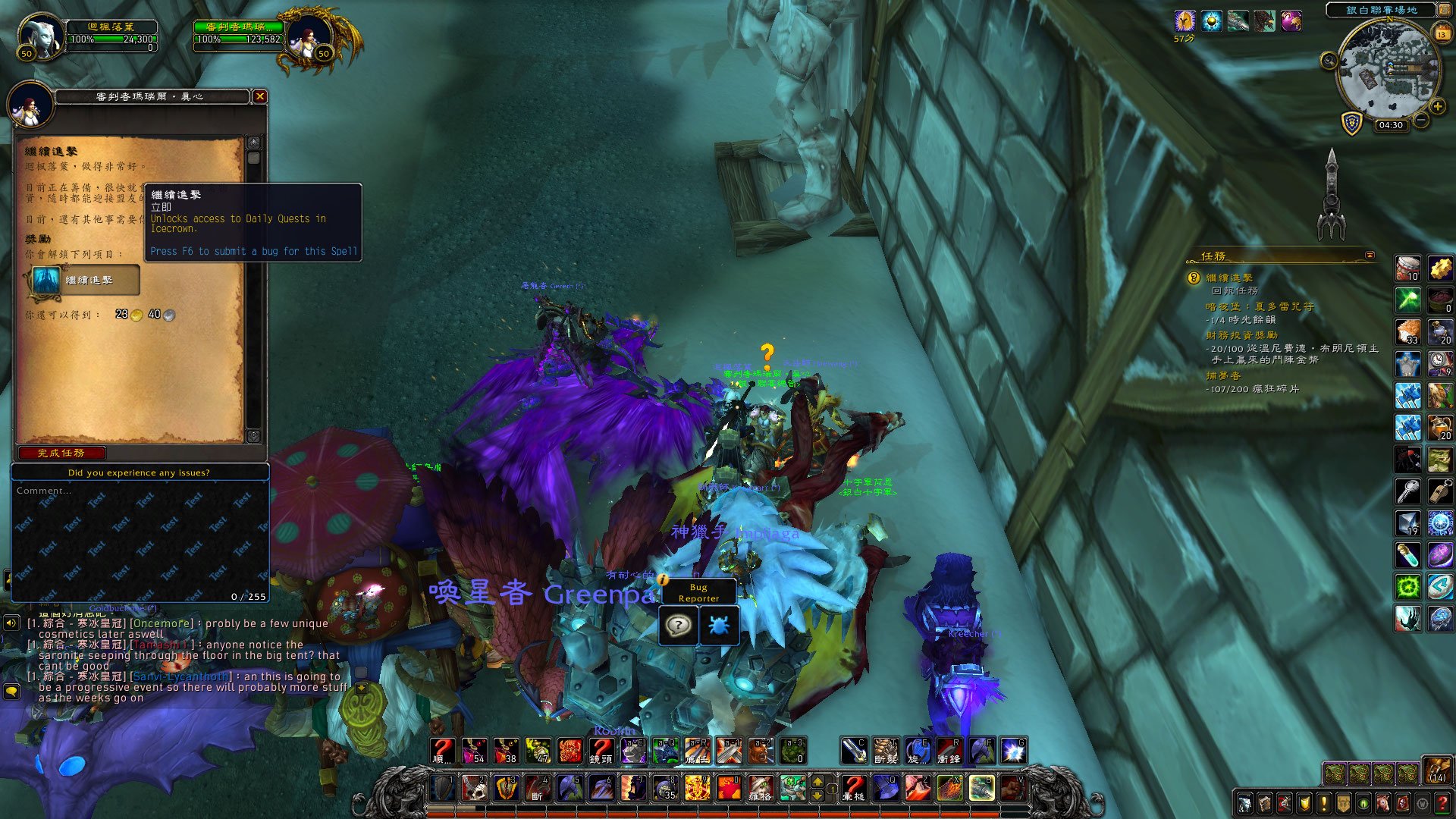The image size is (1456, 819).
Task: Use the skull ability in slot 2
Action: (x=475, y=788)
